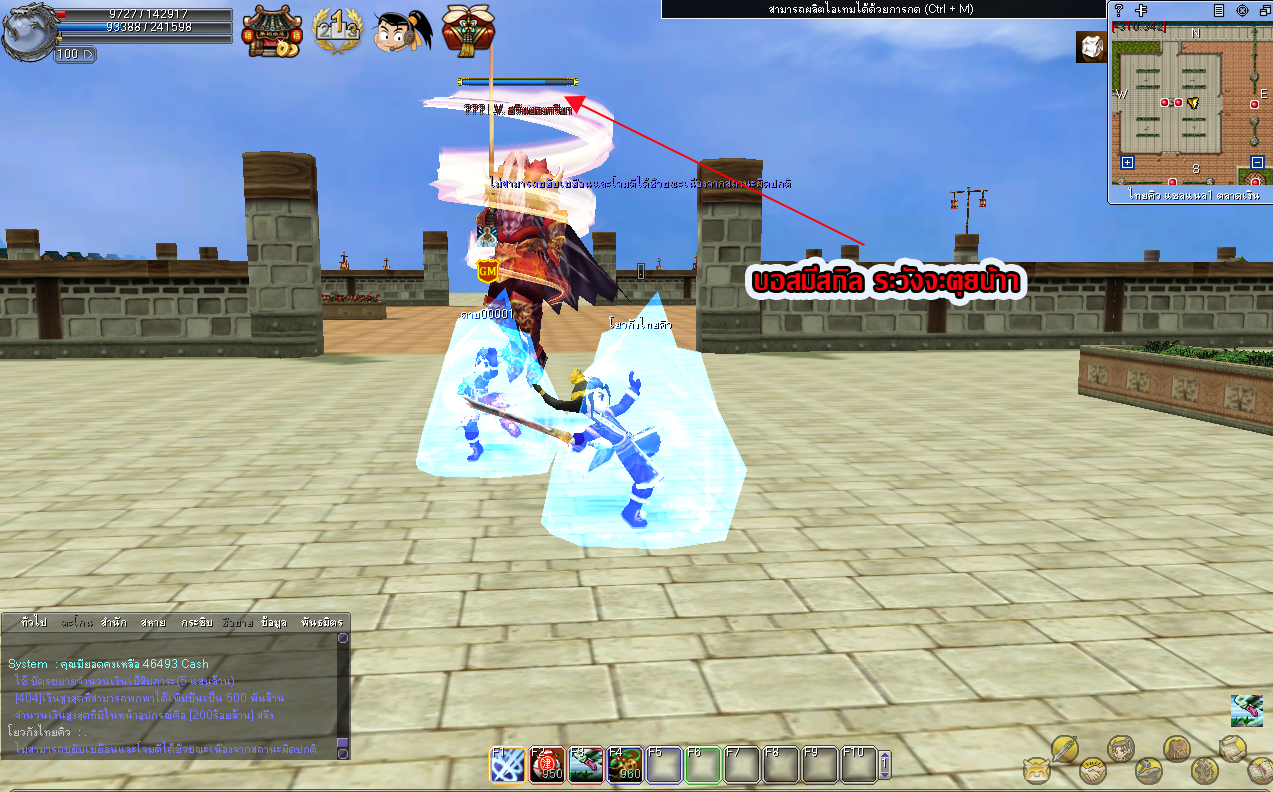Switch to the กระซิบ chat tab
This screenshot has height=792, width=1273.
point(197,622)
